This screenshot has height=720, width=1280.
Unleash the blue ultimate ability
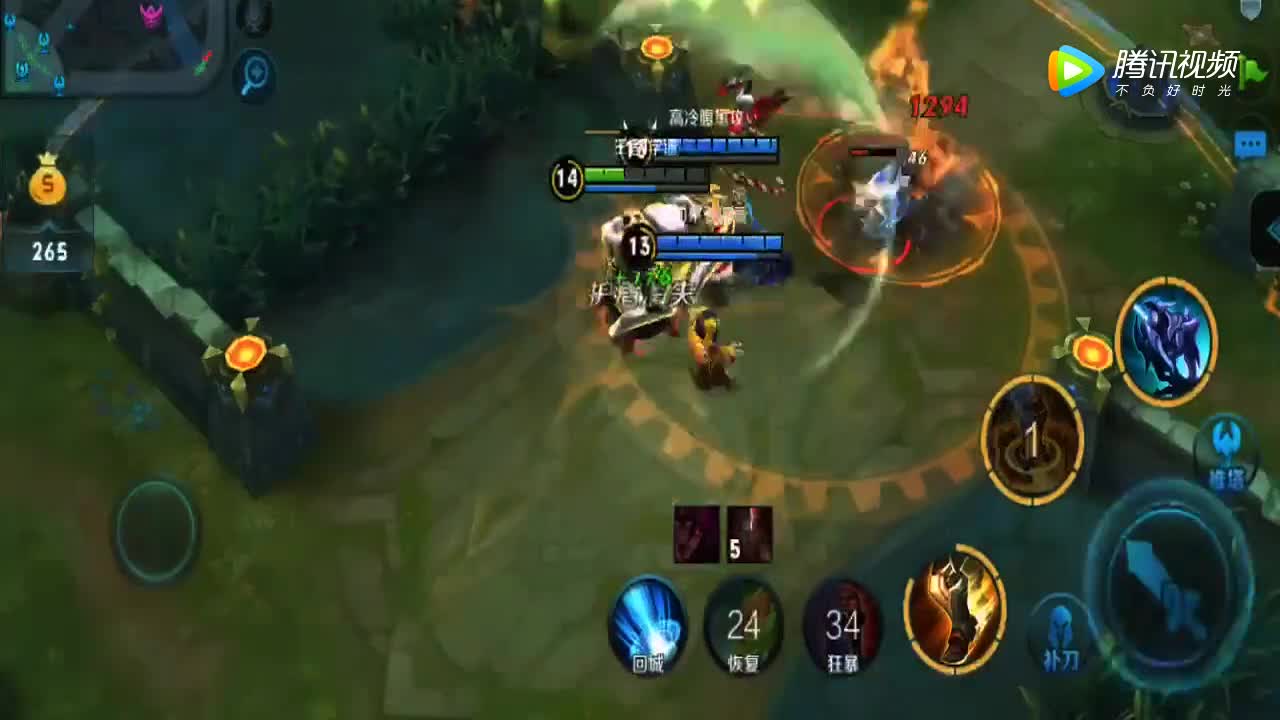coord(1166,342)
